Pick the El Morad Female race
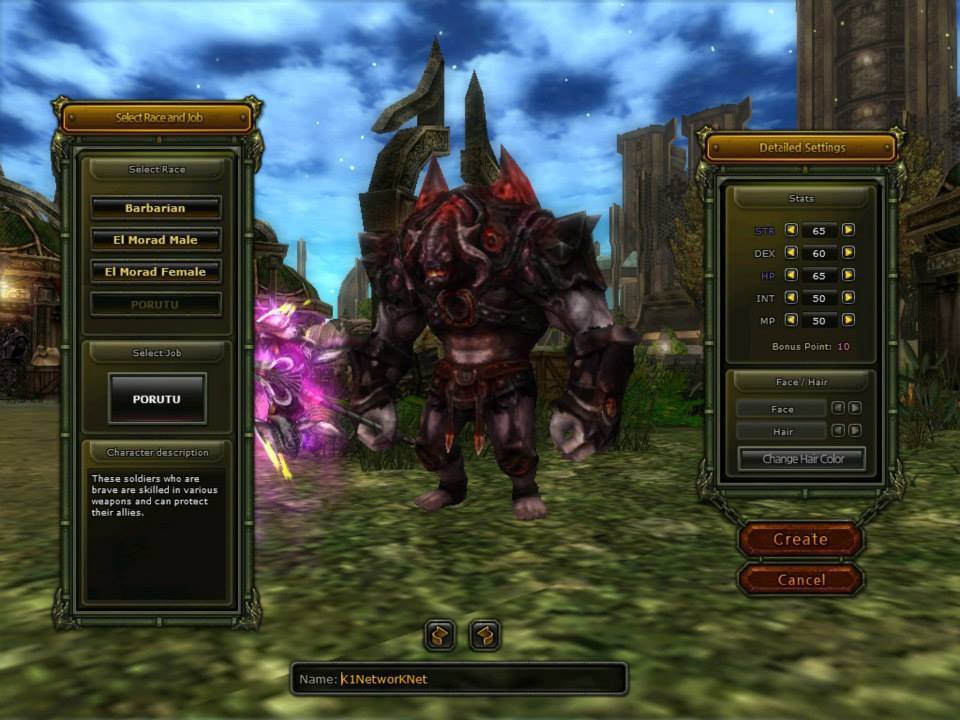This screenshot has width=960, height=720. pos(156,271)
